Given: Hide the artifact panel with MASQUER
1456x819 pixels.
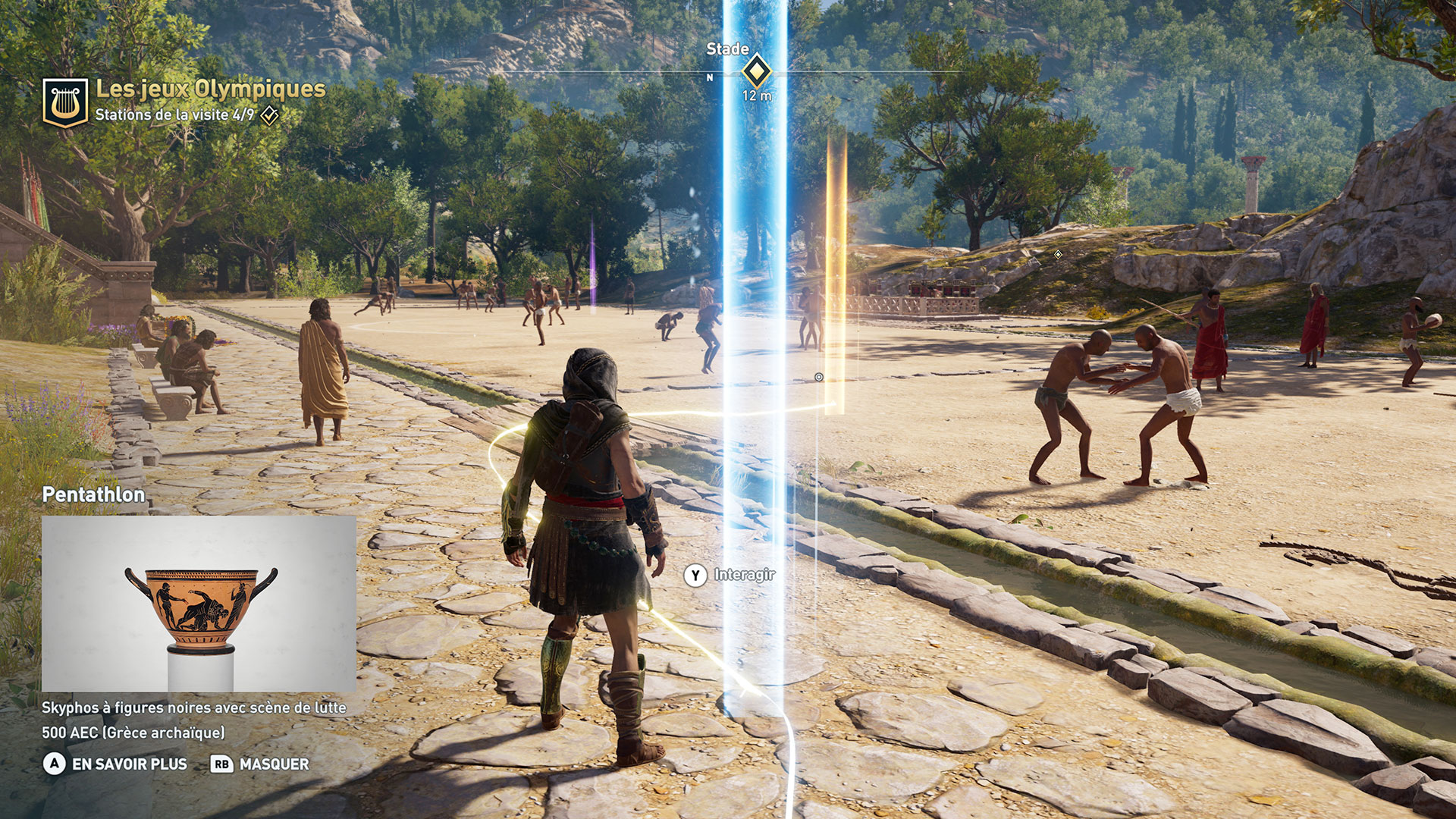Looking at the screenshot, I should pos(274,764).
